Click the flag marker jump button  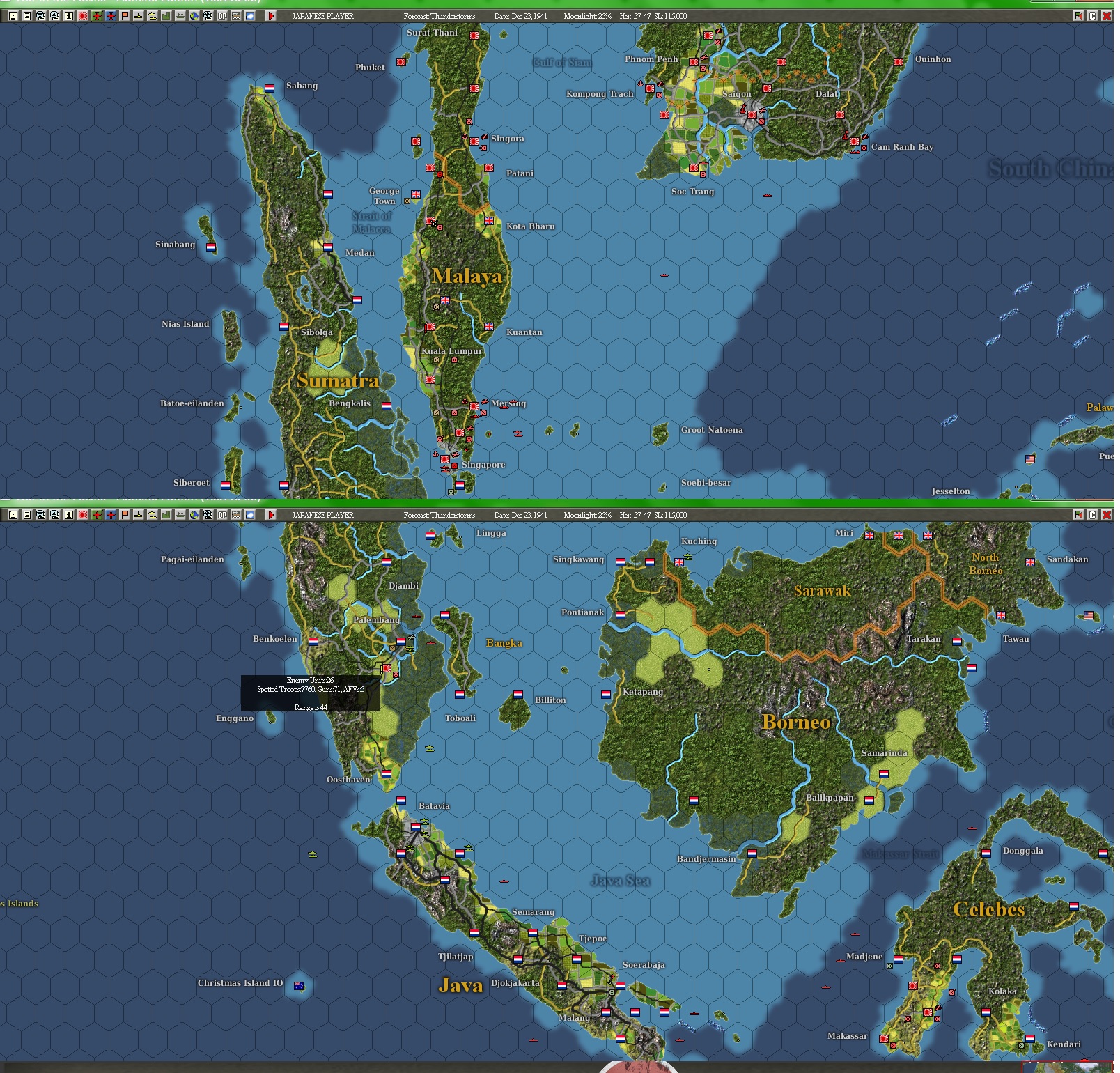[1078, 15]
